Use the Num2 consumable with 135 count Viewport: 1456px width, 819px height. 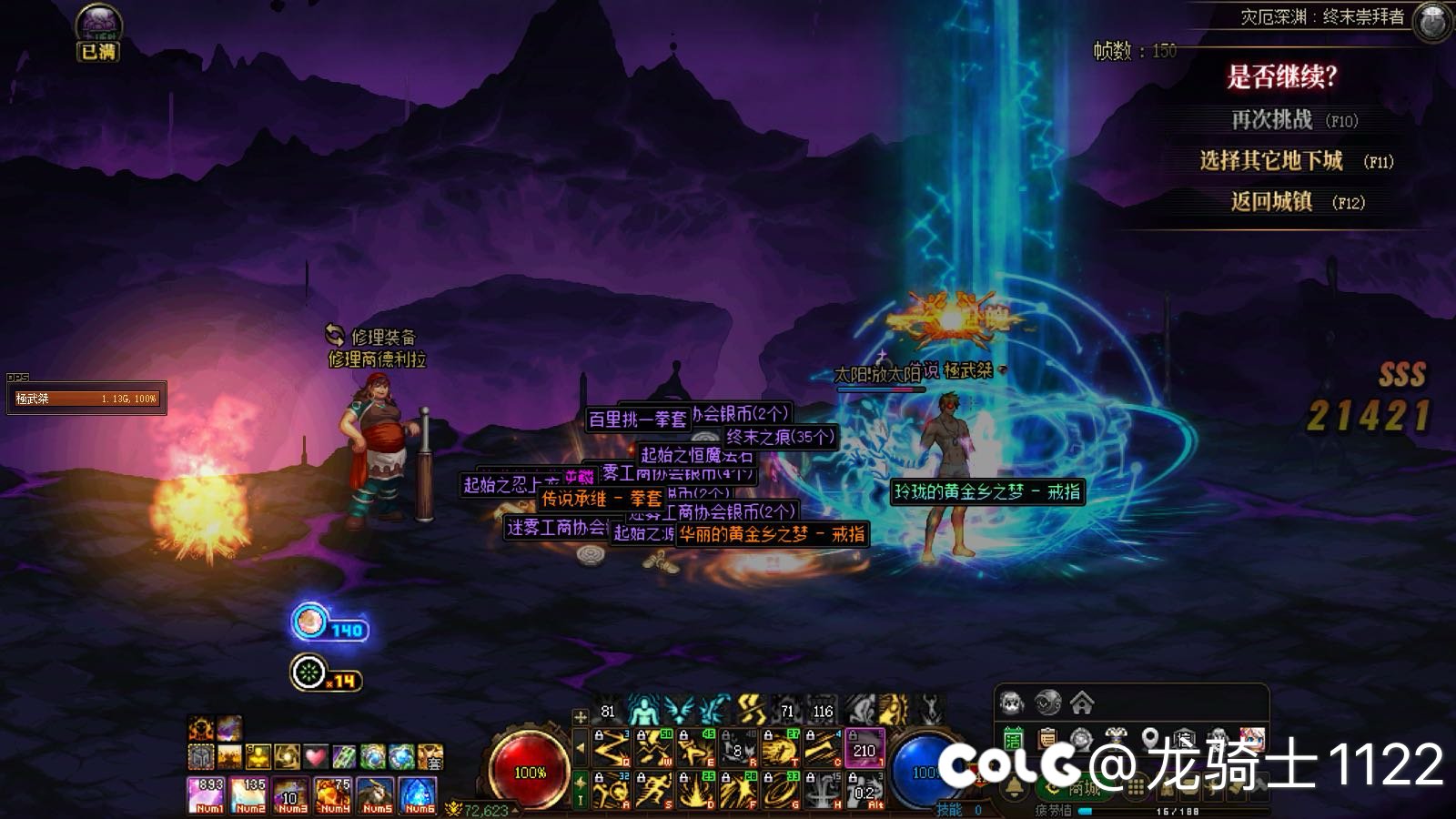pyautogui.click(x=249, y=794)
